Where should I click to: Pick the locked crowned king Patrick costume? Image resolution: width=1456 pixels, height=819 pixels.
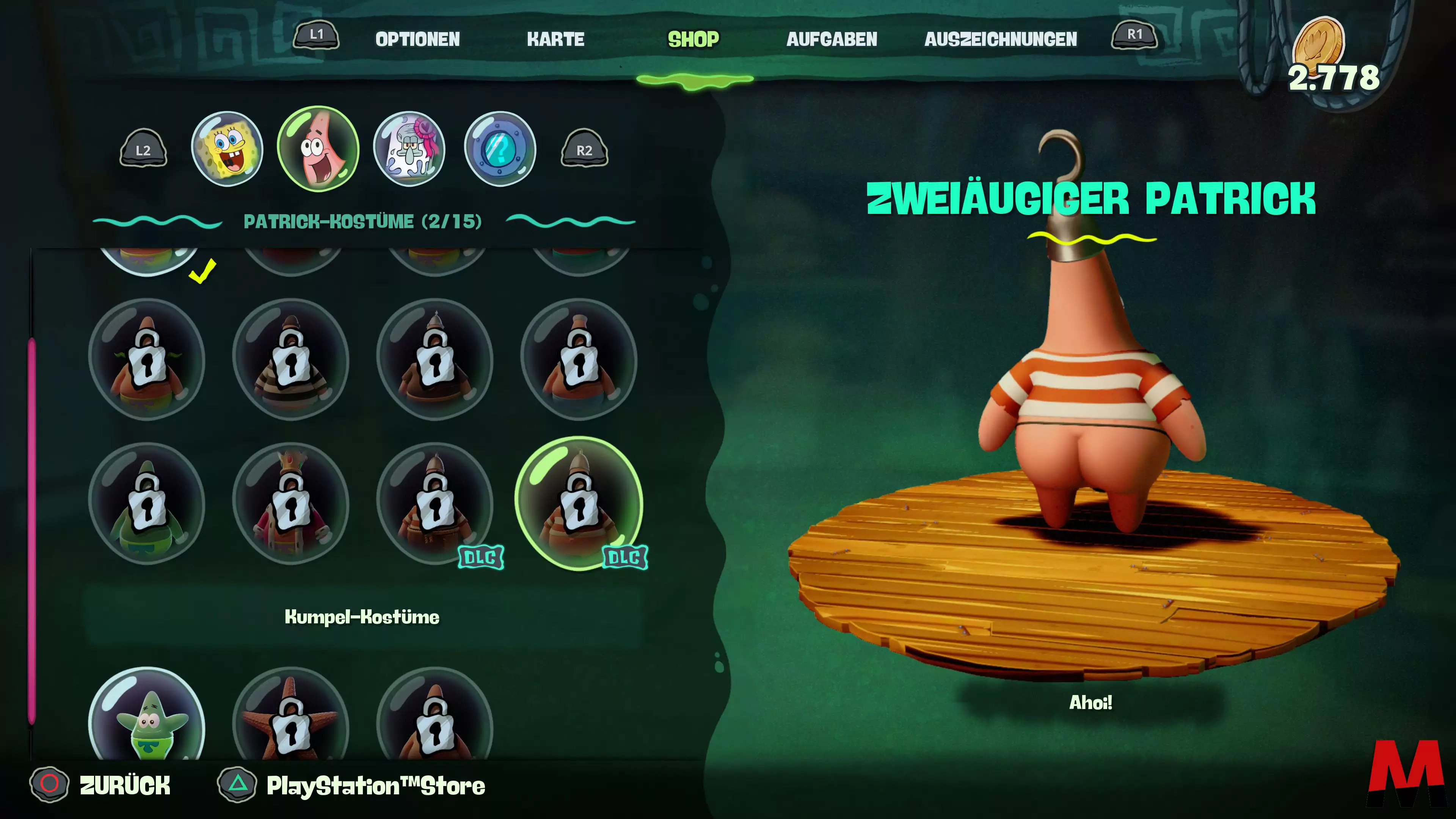(290, 504)
